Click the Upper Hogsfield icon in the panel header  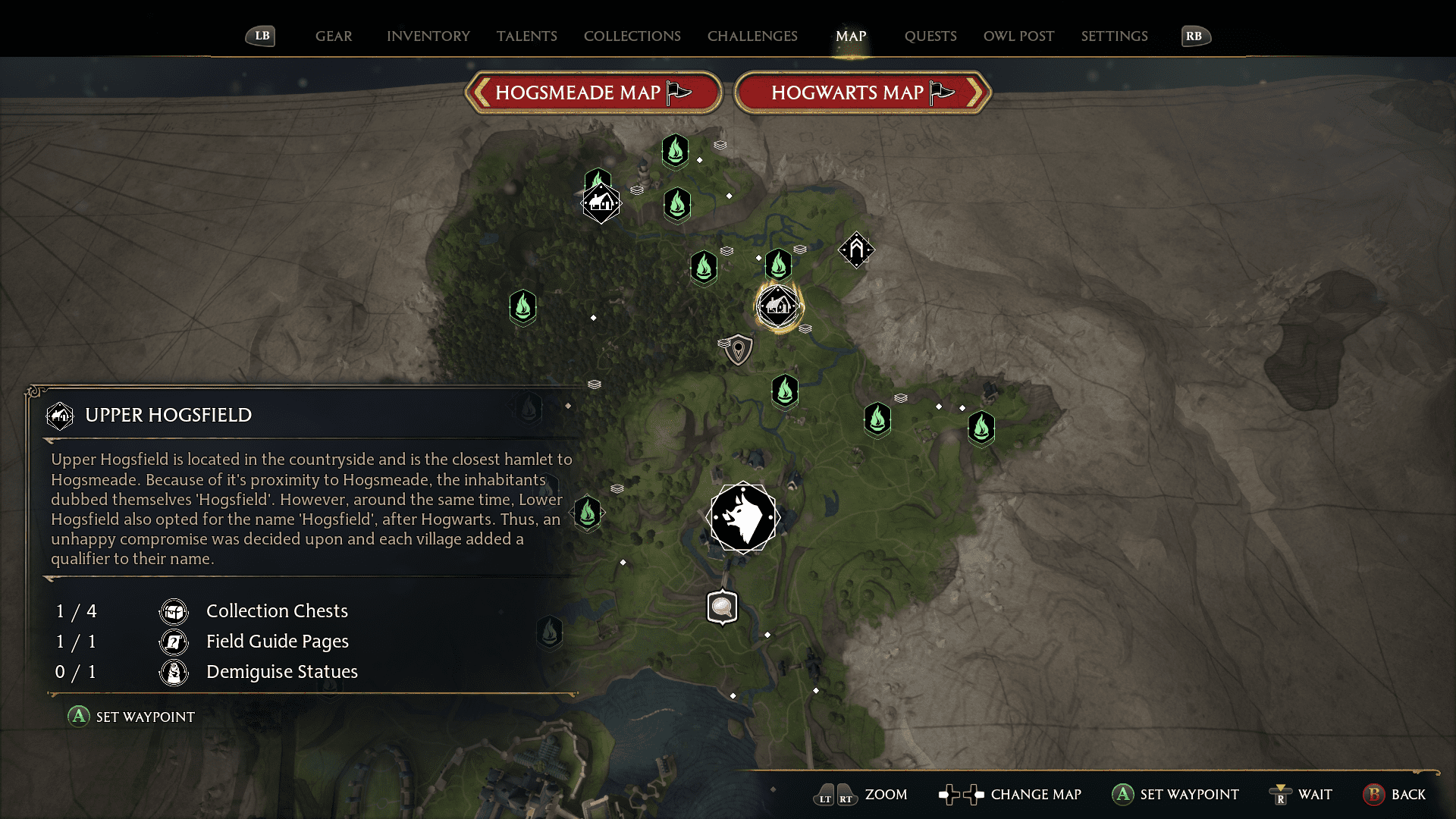tap(59, 416)
